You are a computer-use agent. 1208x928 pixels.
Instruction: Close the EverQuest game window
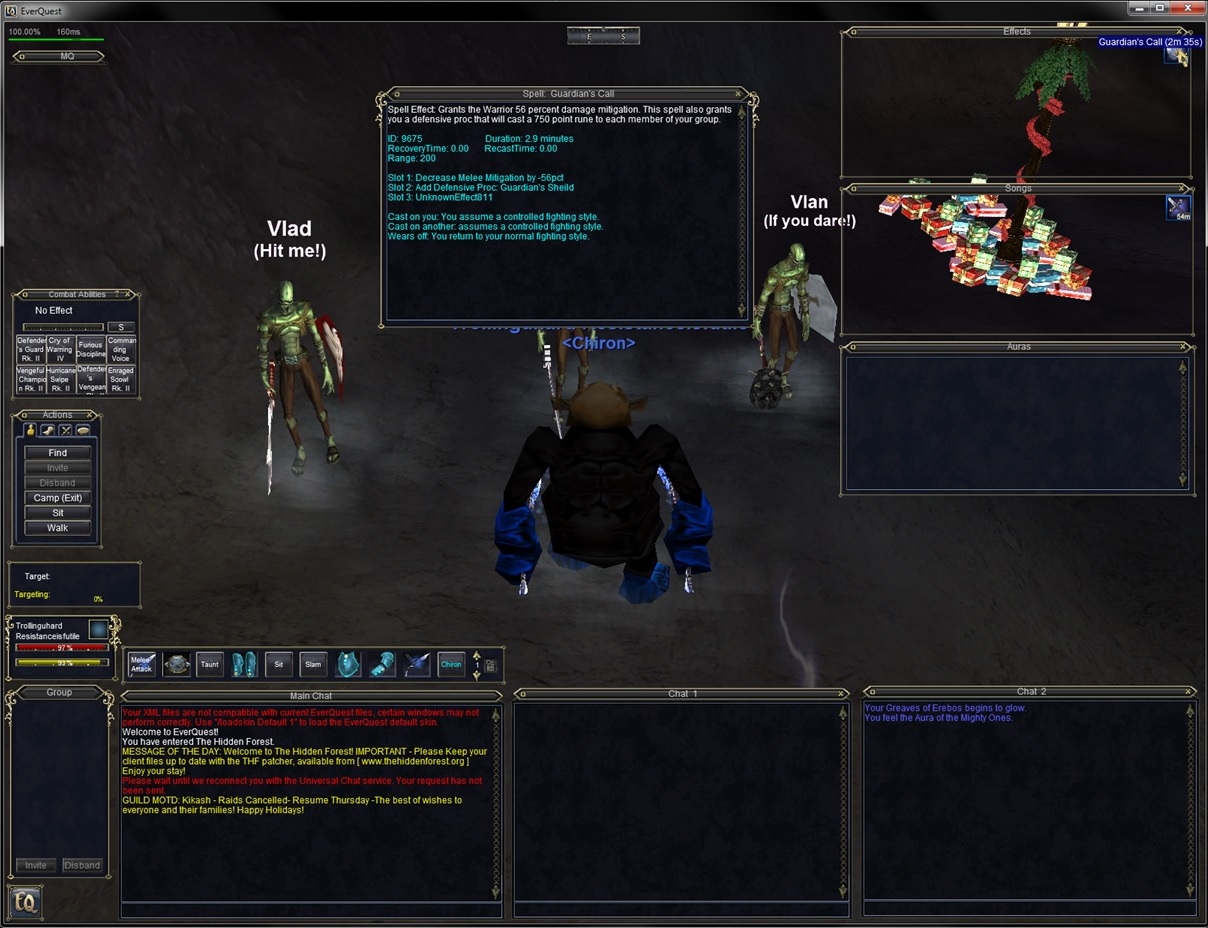point(1187,8)
